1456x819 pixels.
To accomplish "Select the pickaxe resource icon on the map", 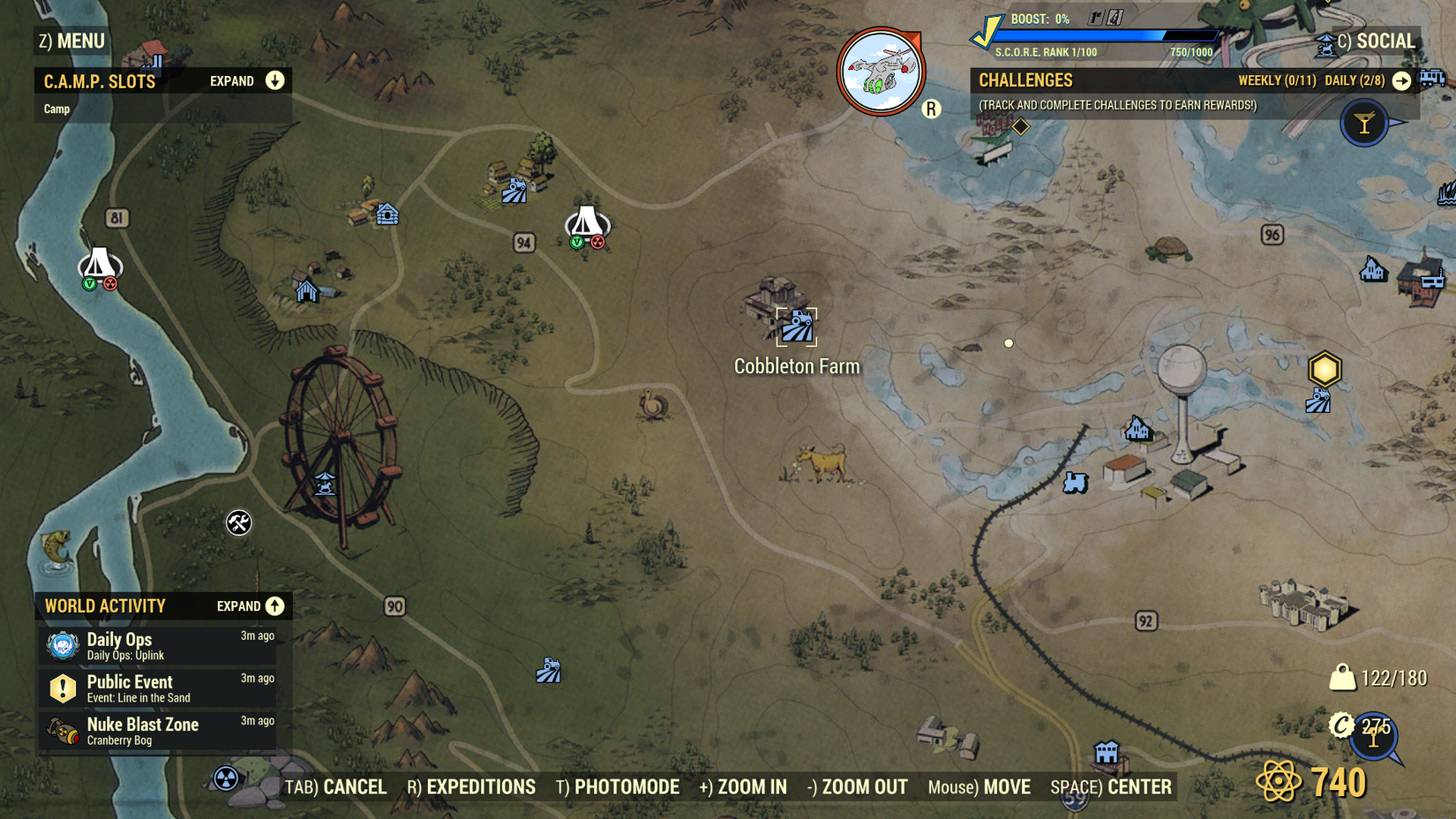I will 236,522.
